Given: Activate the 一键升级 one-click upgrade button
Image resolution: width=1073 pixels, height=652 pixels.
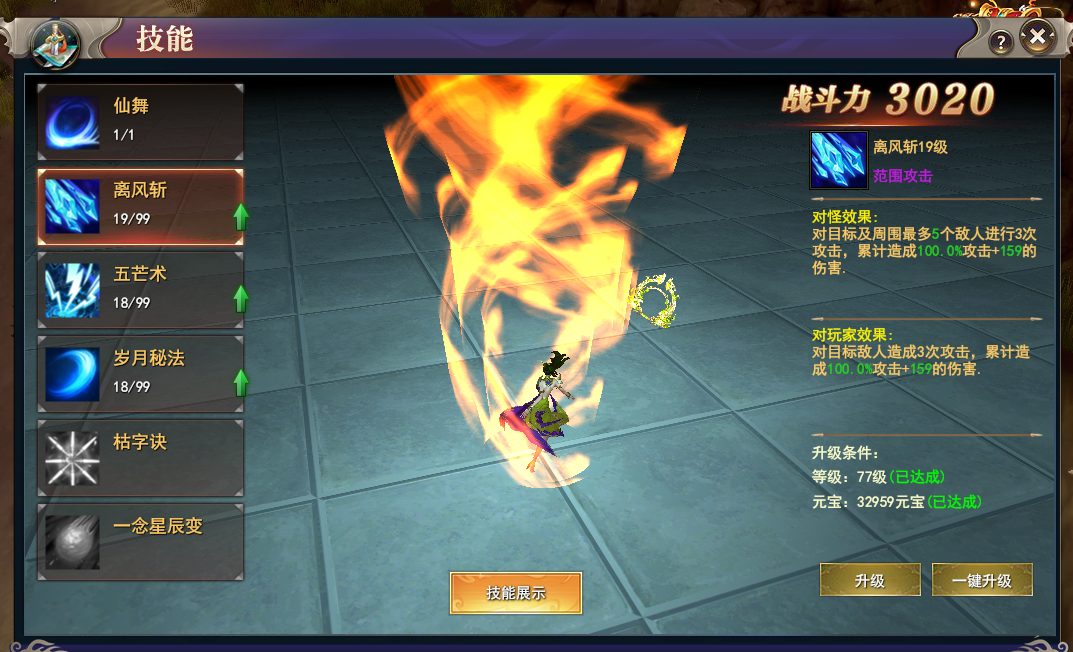Looking at the screenshot, I should [982, 580].
